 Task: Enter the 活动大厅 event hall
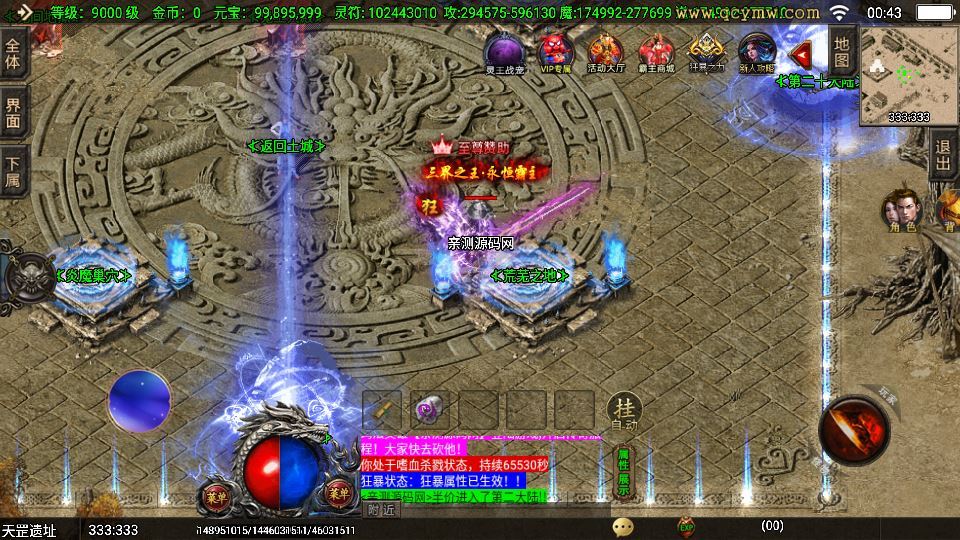(x=606, y=50)
